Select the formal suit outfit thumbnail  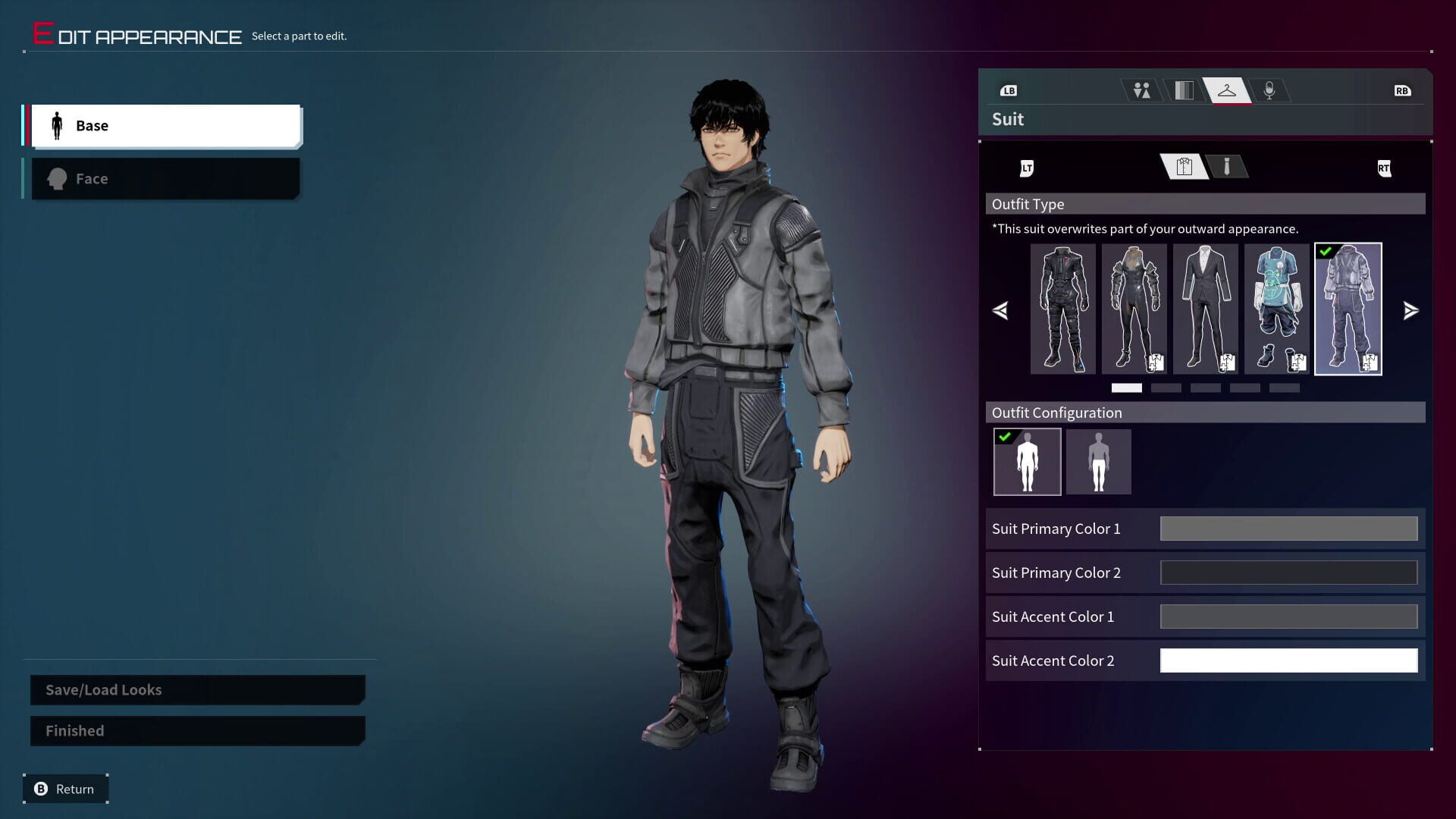tap(1205, 309)
